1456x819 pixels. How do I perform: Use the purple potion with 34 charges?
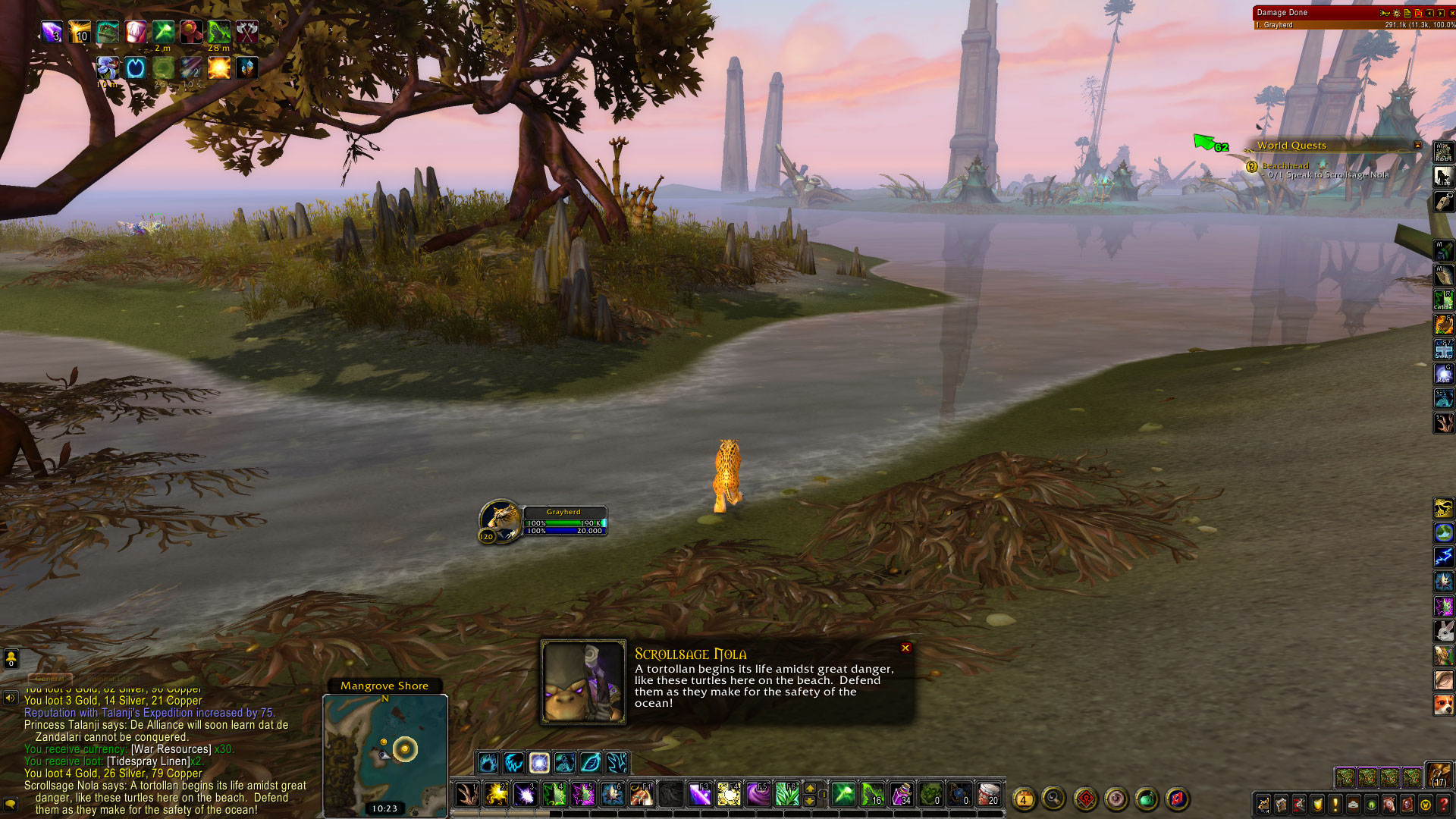pos(901,795)
